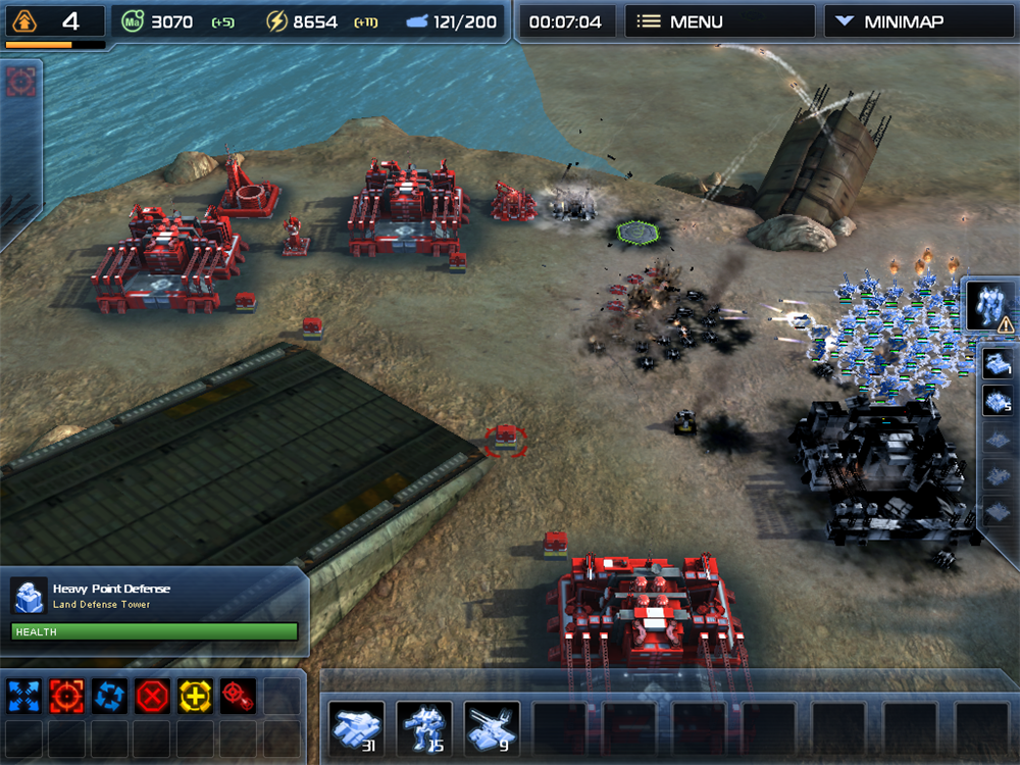Screen dimensions: 1020x765
Task: Click the red X stop command
Action: tap(152, 695)
